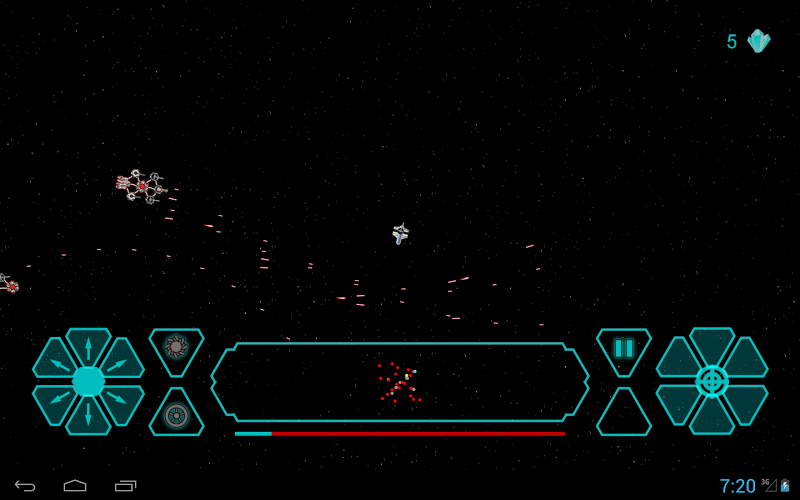Tap the blue crystal counter icon
800x500 pixels.
[x=759, y=41]
